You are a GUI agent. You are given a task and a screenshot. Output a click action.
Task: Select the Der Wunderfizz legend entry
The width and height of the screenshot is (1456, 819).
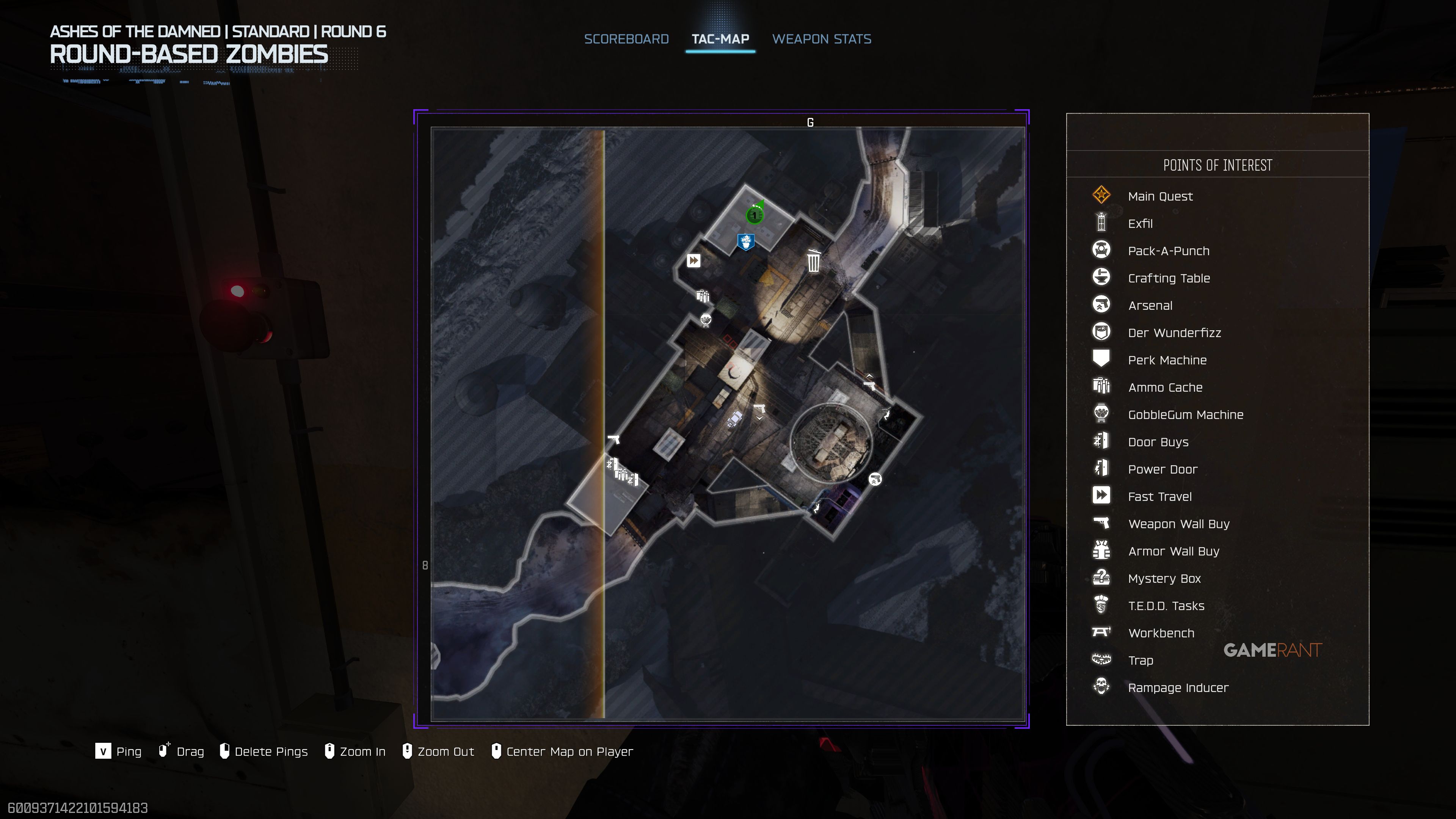coord(1174,333)
